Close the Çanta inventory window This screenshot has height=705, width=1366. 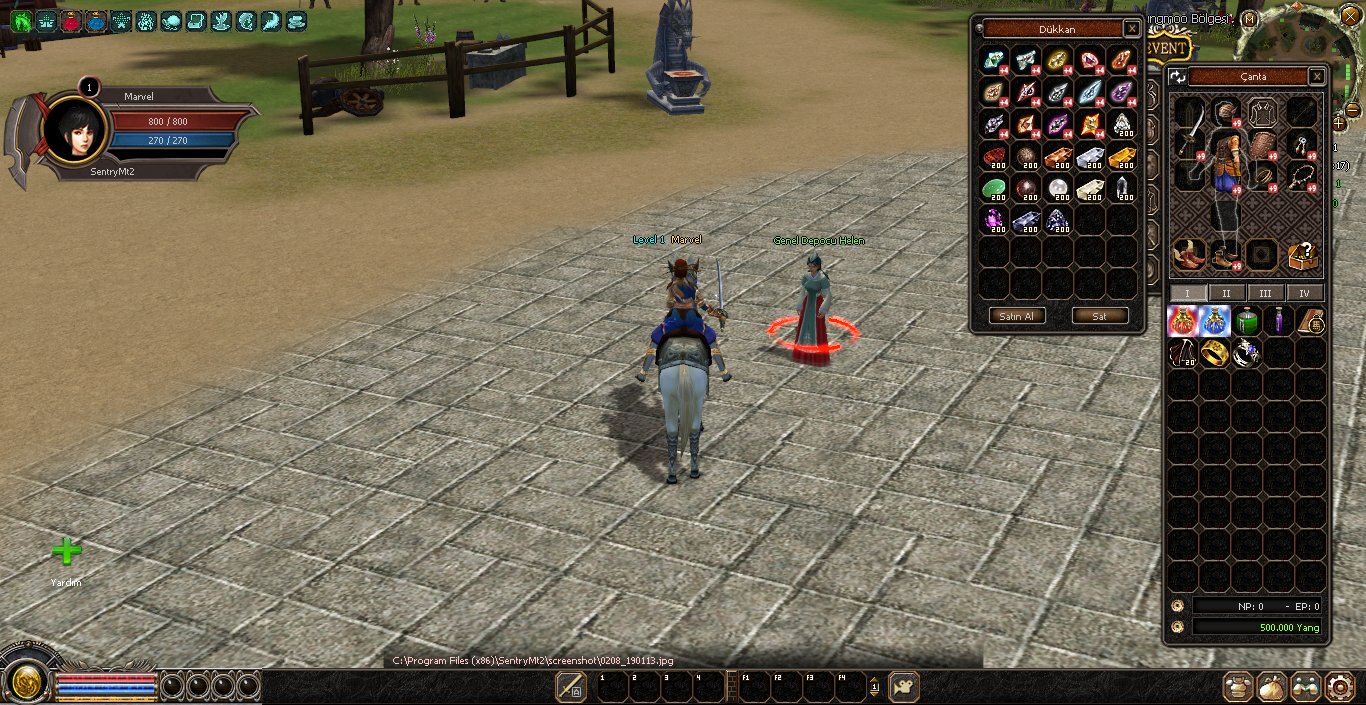click(x=1317, y=77)
